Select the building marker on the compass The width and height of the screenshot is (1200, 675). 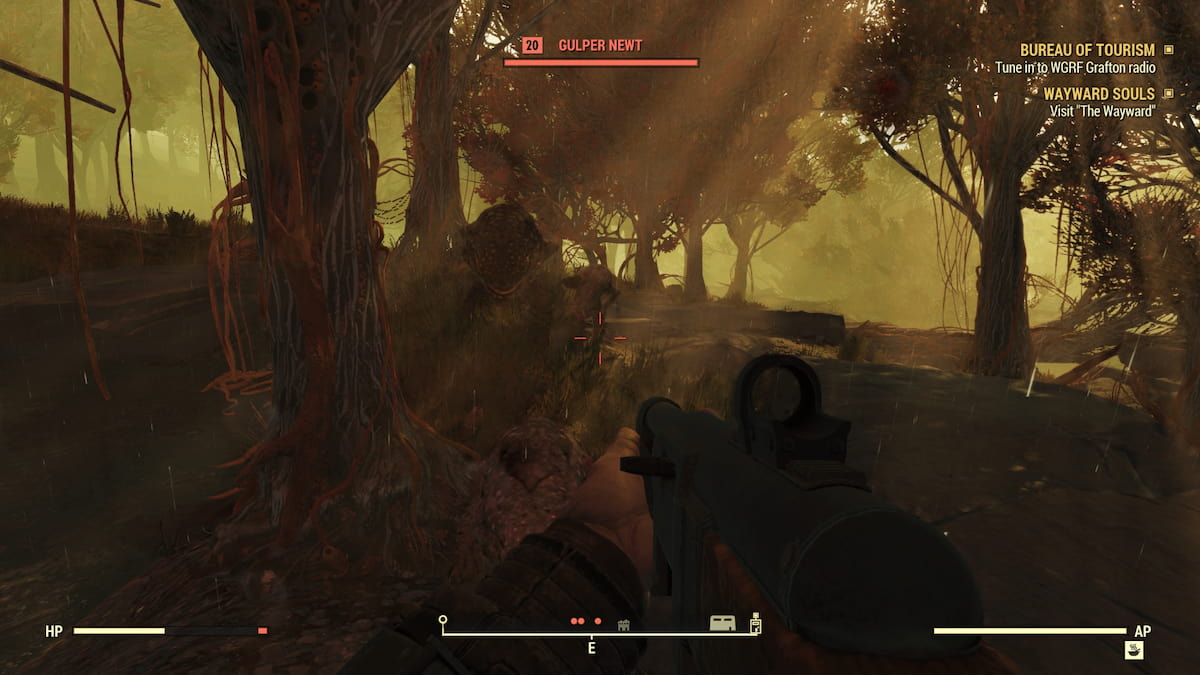[624, 624]
